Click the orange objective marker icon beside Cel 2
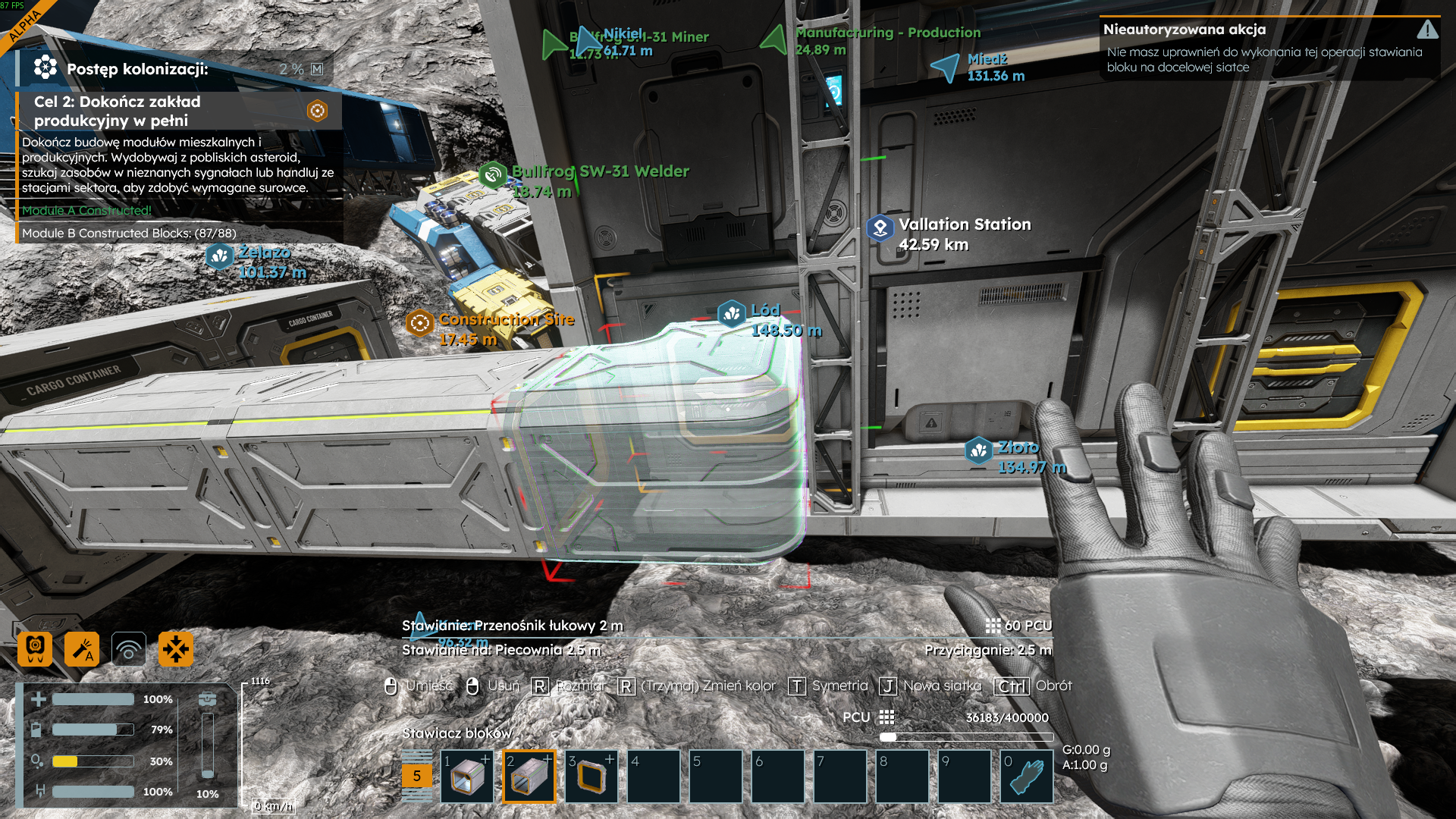1456x819 pixels. click(x=317, y=111)
